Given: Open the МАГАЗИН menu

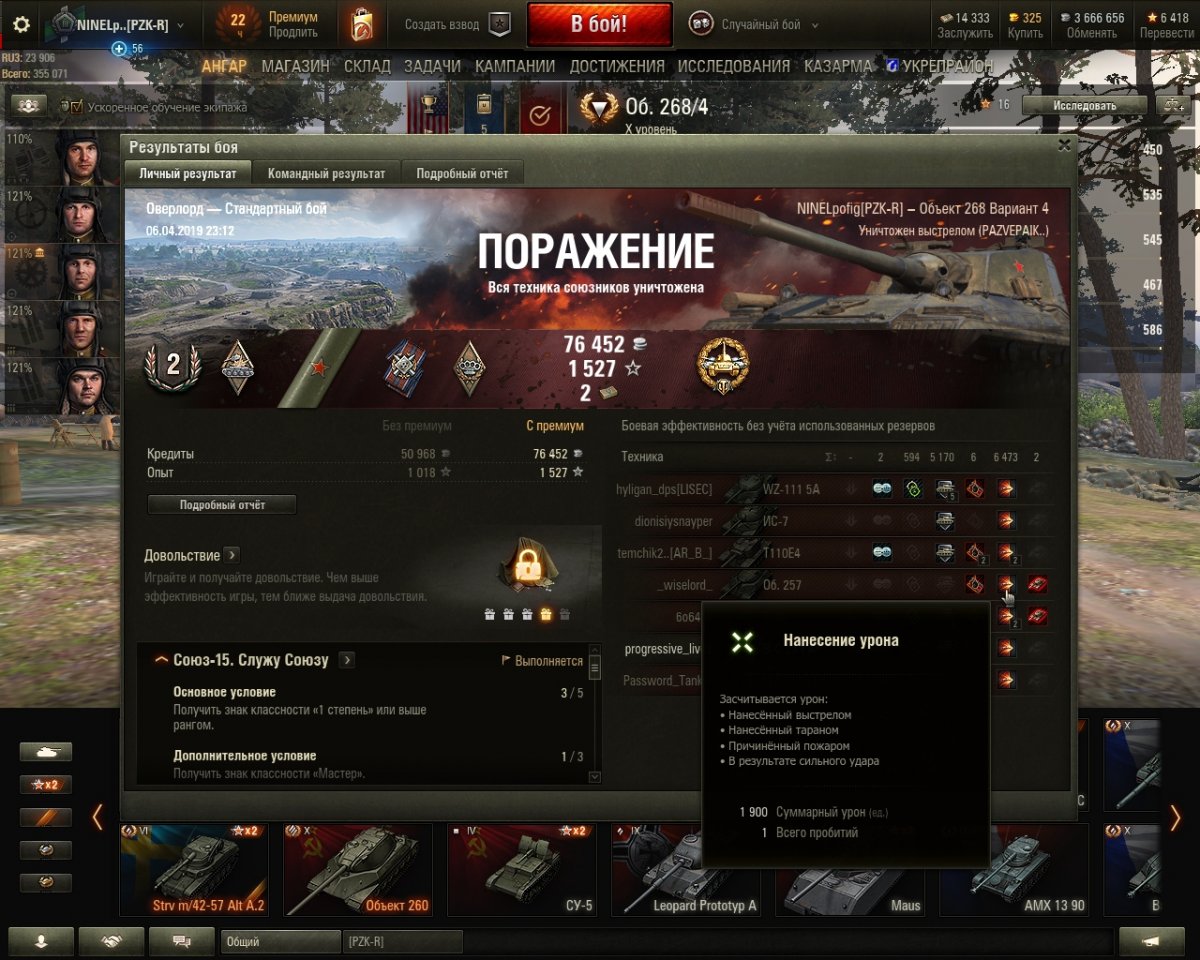Looking at the screenshot, I should (x=295, y=66).
